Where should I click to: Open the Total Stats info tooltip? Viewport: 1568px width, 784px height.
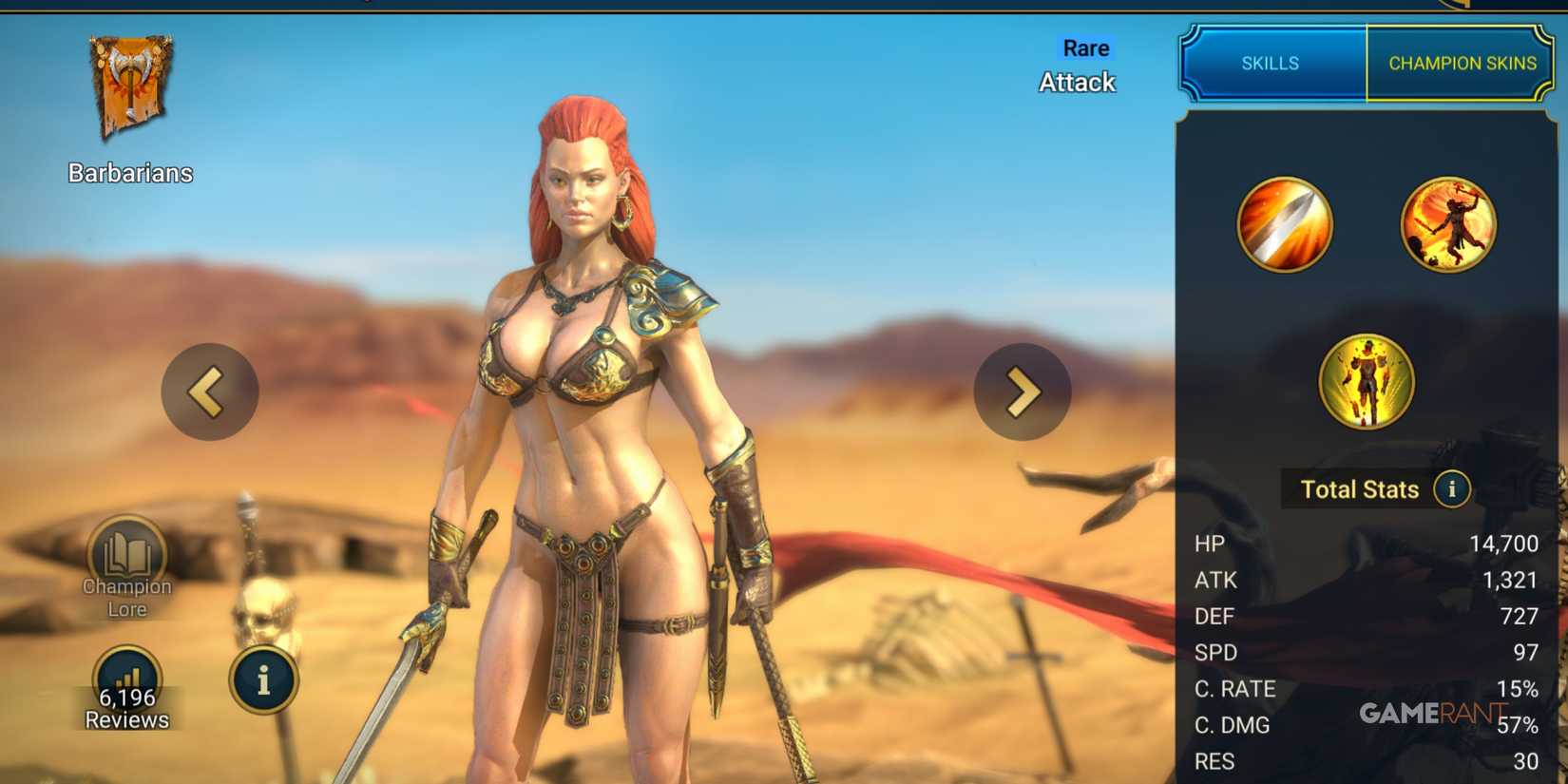pyautogui.click(x=1451, y=490)
